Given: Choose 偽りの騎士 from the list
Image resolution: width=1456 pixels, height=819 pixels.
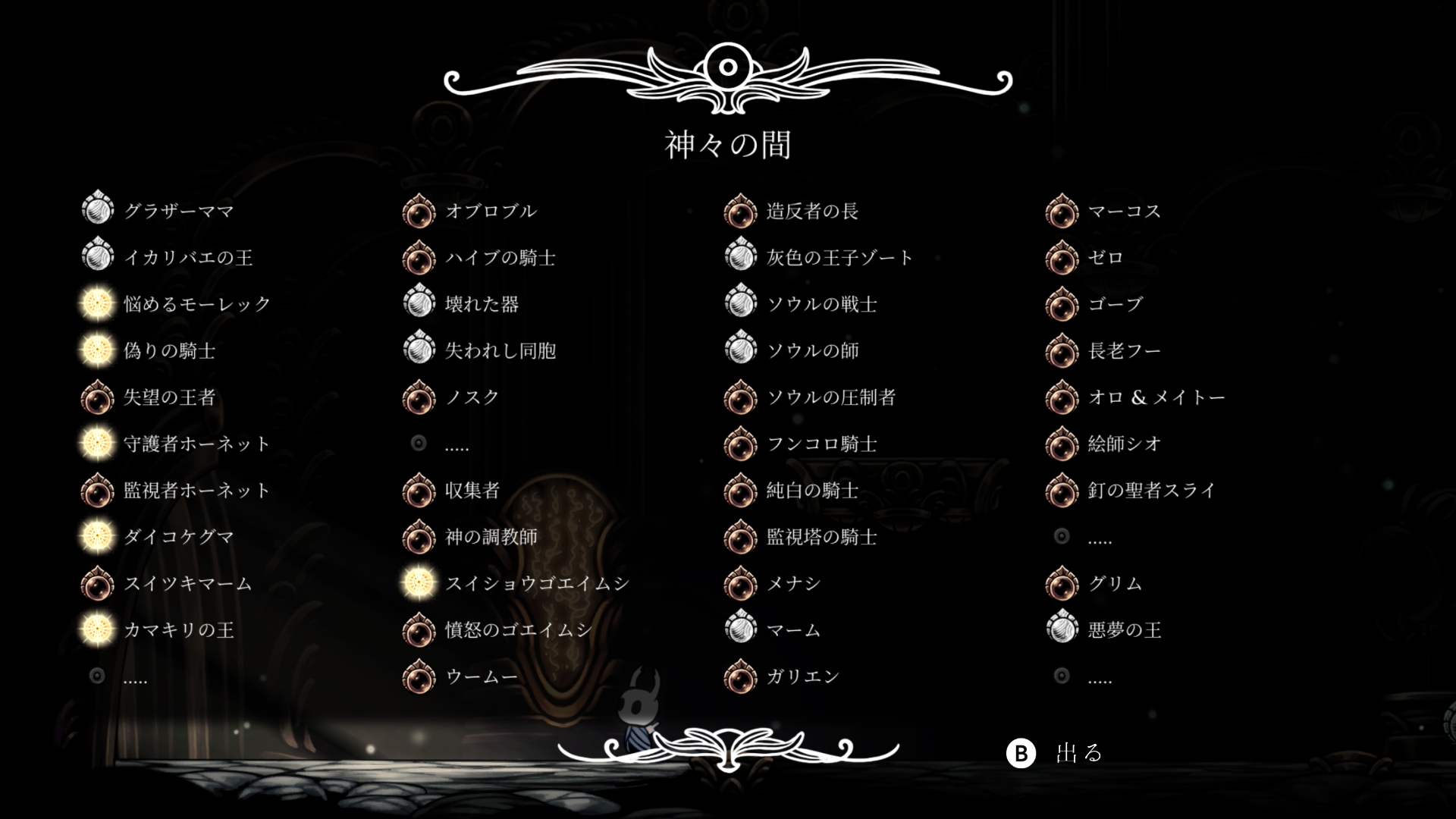Looking at the screenshot, I should [x=169, y=350].
